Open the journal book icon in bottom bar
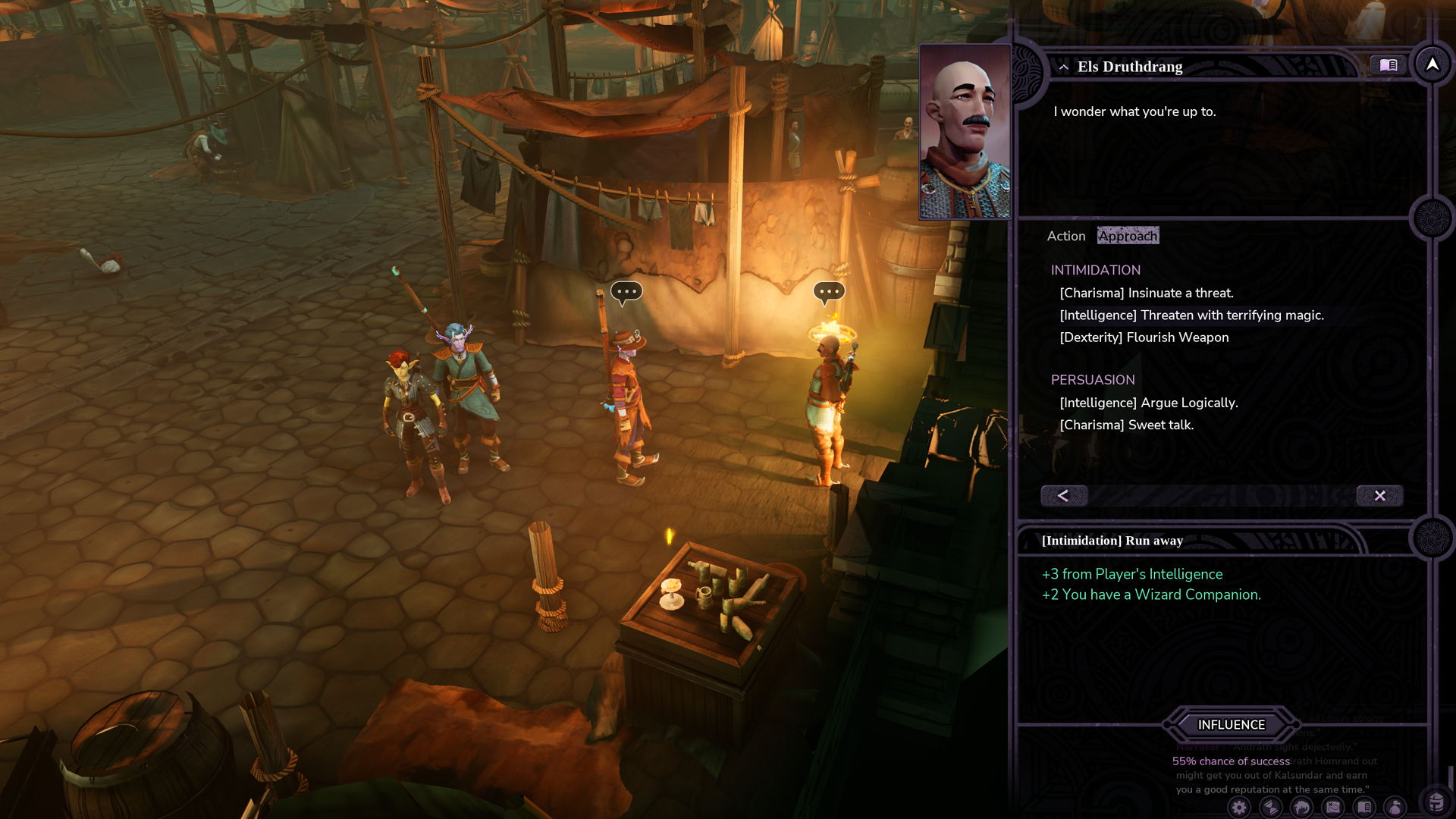The image size is (1456, 819). pos(1363,808)
